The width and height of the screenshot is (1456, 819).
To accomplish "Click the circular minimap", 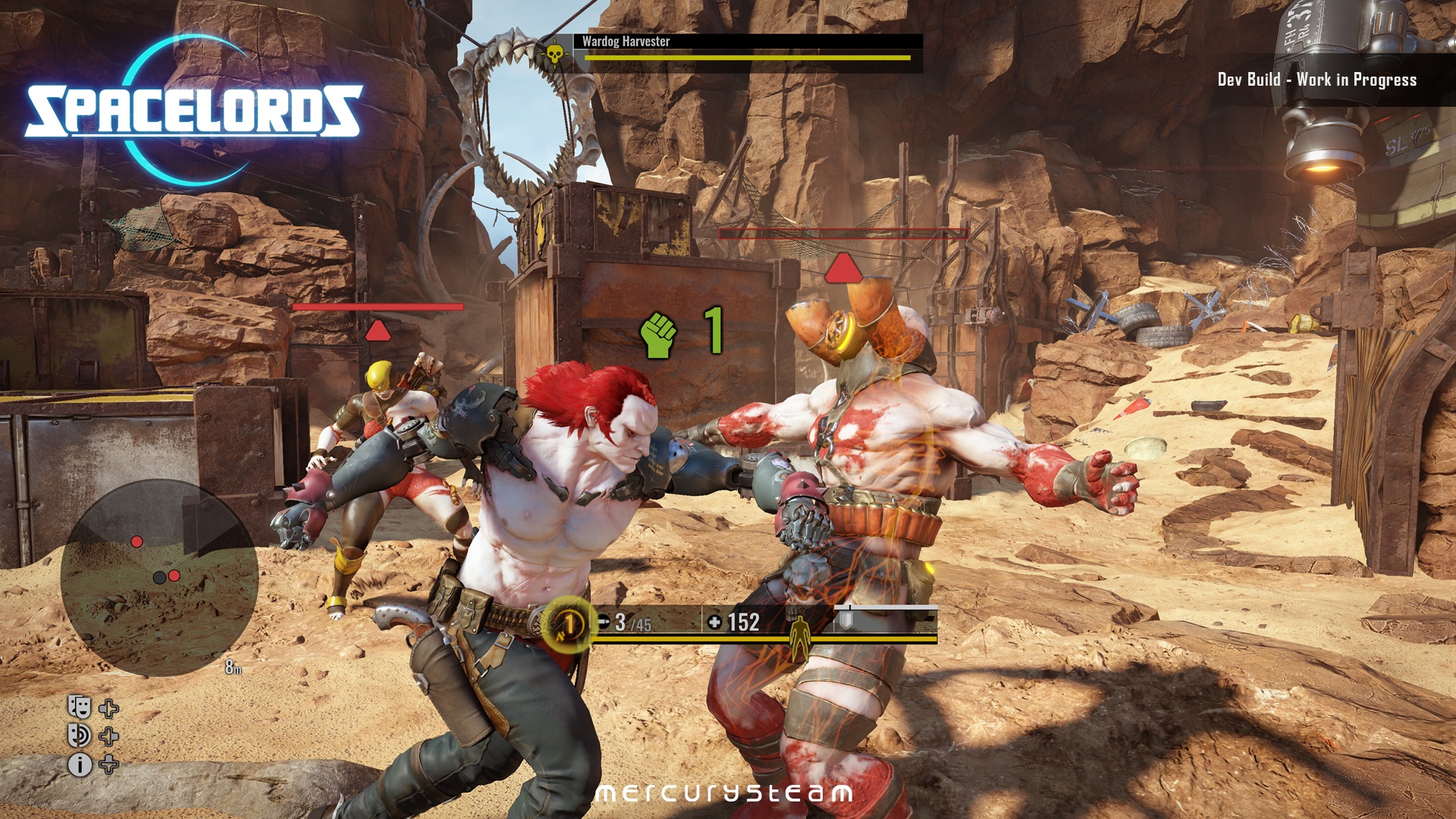I will click(x=159, y=578).
